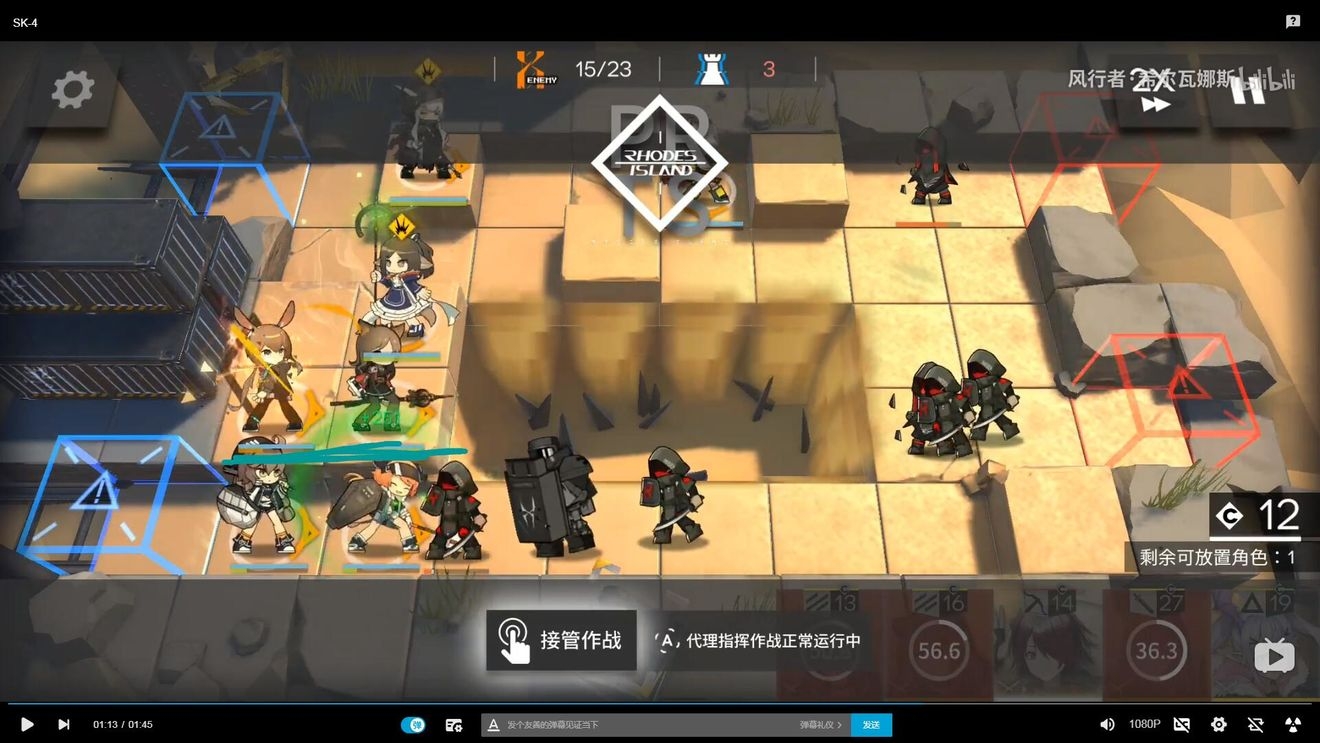
Task: Open the 1080P video quality menu
Action: coord(1144,724)
